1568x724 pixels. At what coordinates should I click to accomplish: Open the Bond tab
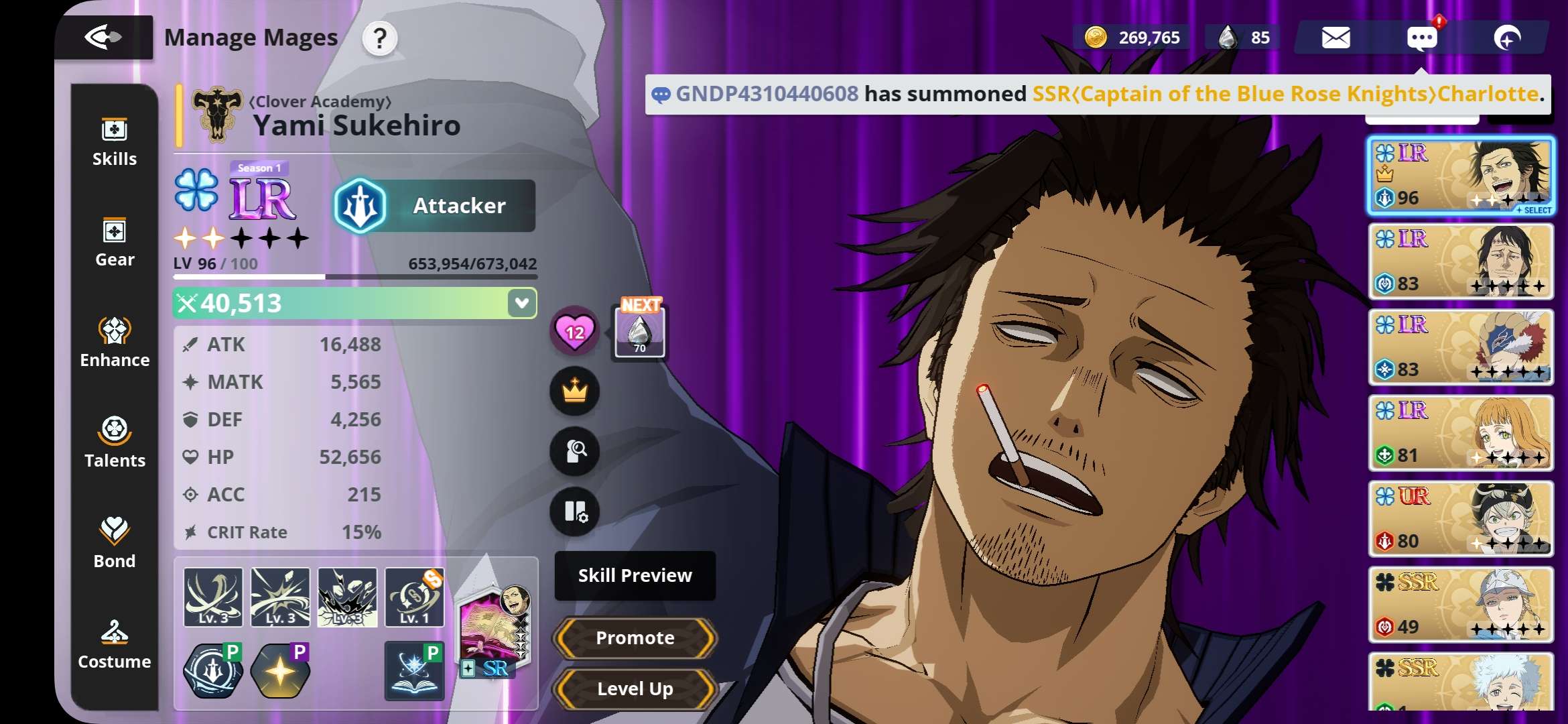pyautogui.click(x=115, y=544)
